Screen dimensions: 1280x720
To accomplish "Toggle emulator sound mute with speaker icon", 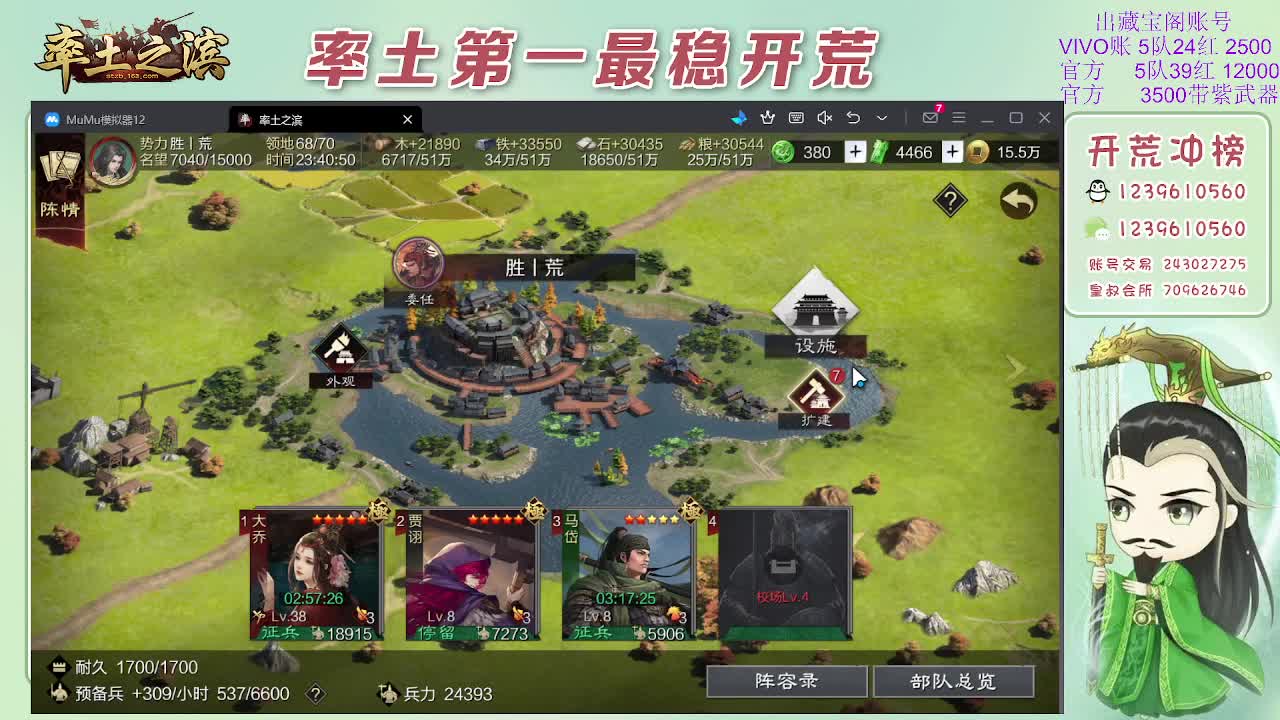I will click(826, 118).
